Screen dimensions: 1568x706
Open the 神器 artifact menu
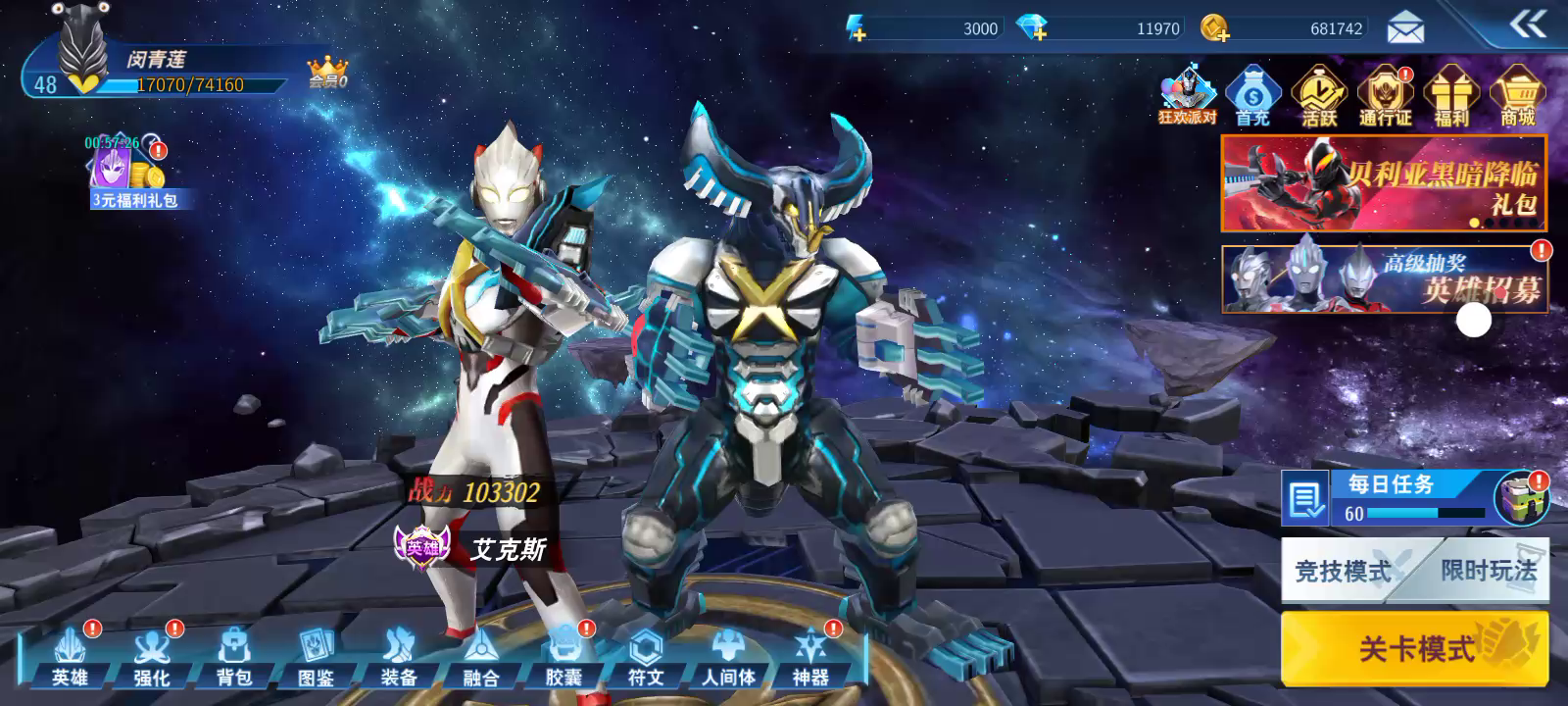coord(810,657)
